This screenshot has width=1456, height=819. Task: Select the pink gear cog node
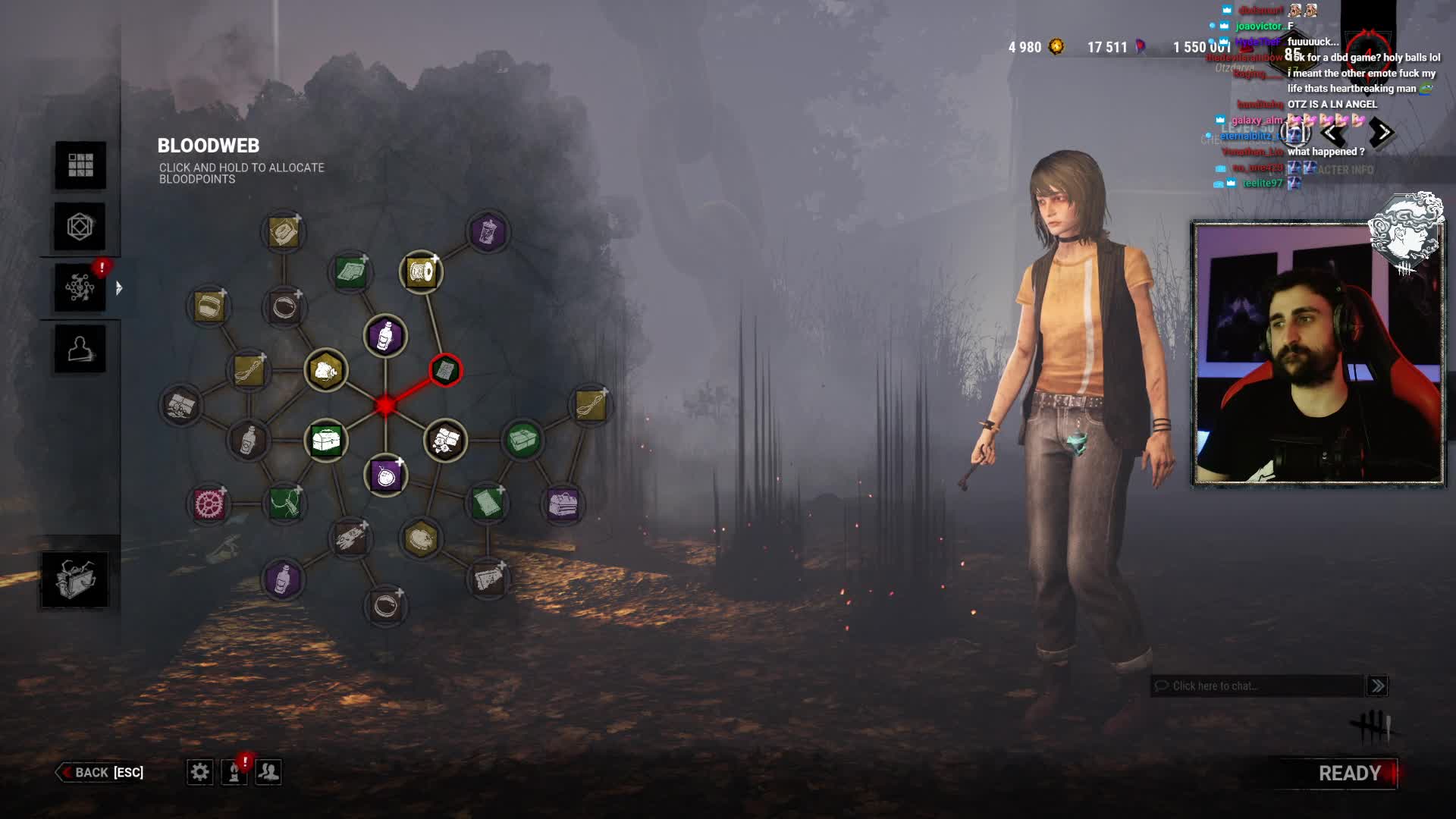coord(208,504)
